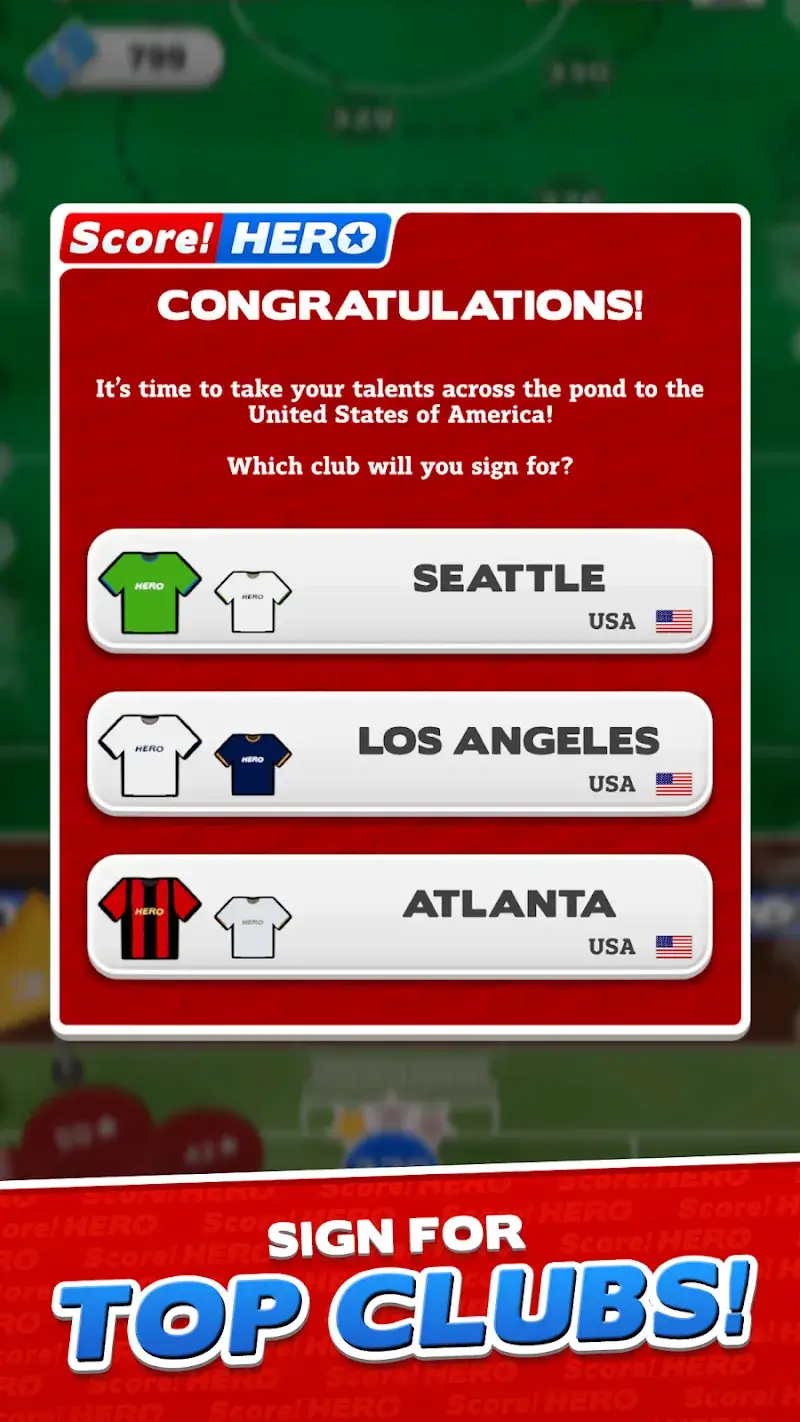Sign for the Seattle club
Image resolution: width=800 pixels, height=1422 pixels.
point(400,591)
